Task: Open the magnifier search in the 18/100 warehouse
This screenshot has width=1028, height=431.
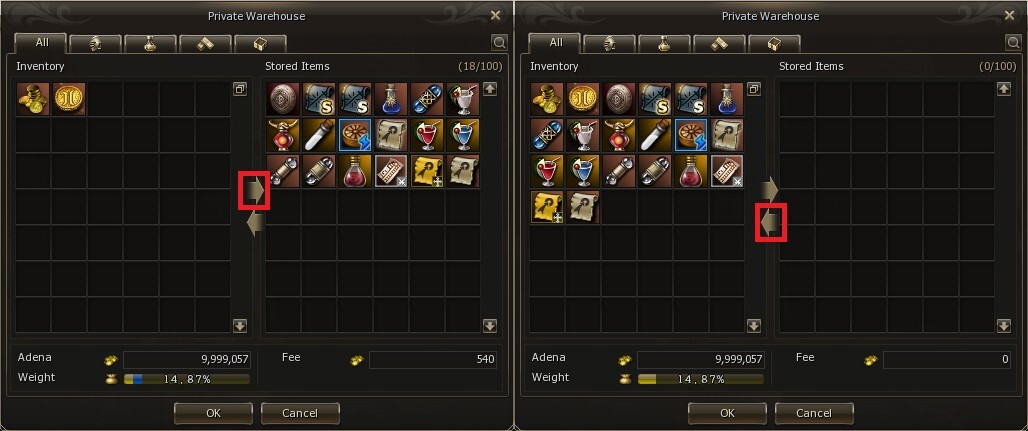Action: pyautogui.click(x=499, y=43)
